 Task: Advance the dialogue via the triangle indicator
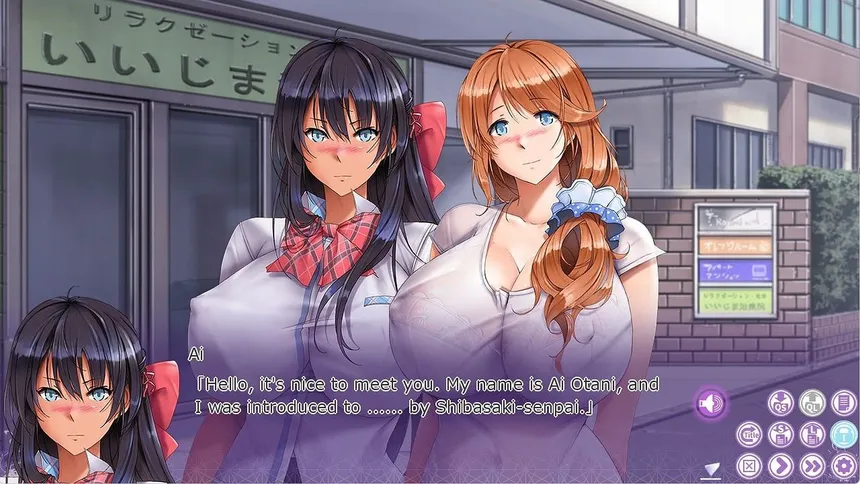[712, 468]
